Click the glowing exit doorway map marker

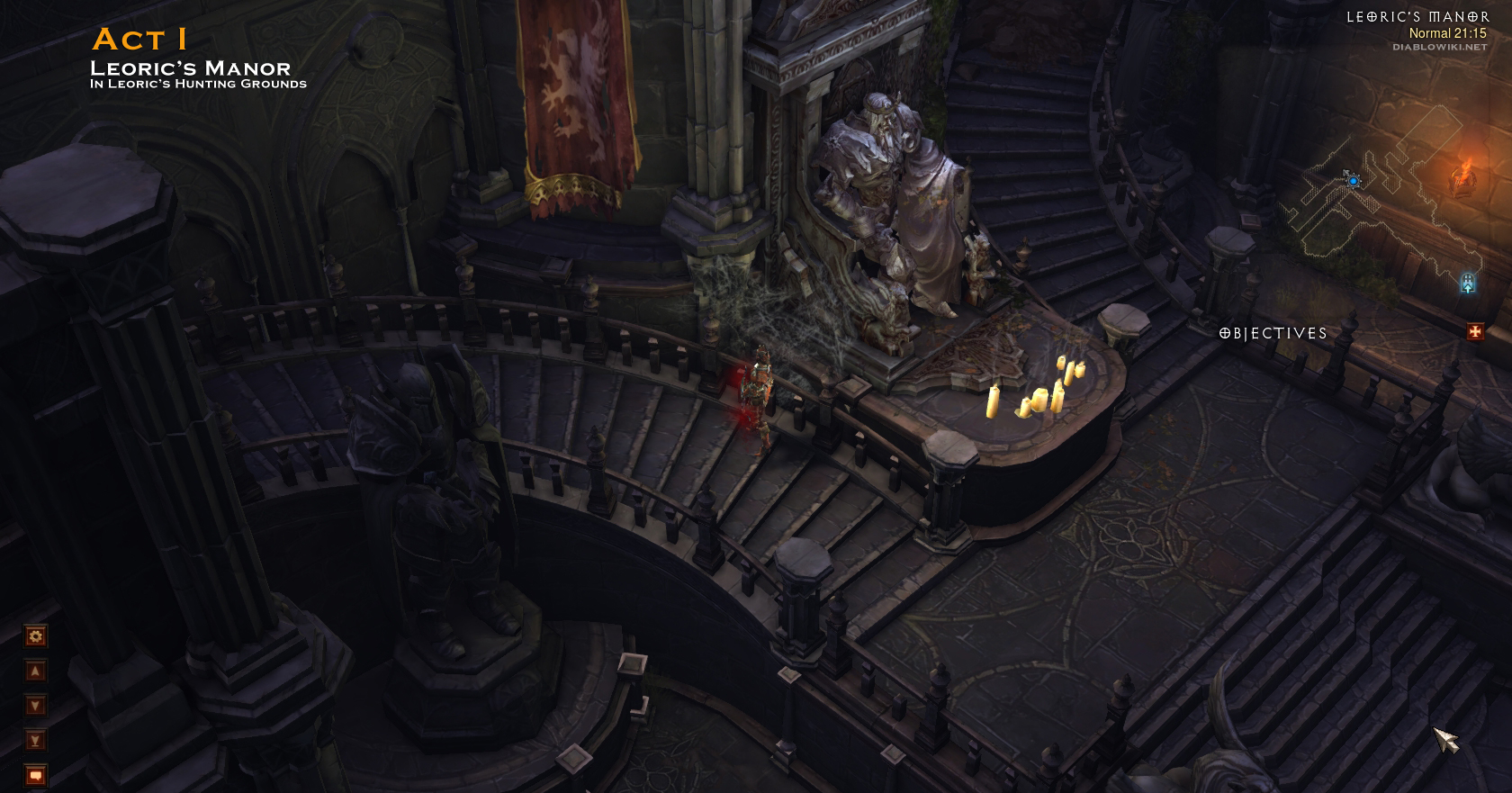pyautogui.click(x=1468, y=284)
